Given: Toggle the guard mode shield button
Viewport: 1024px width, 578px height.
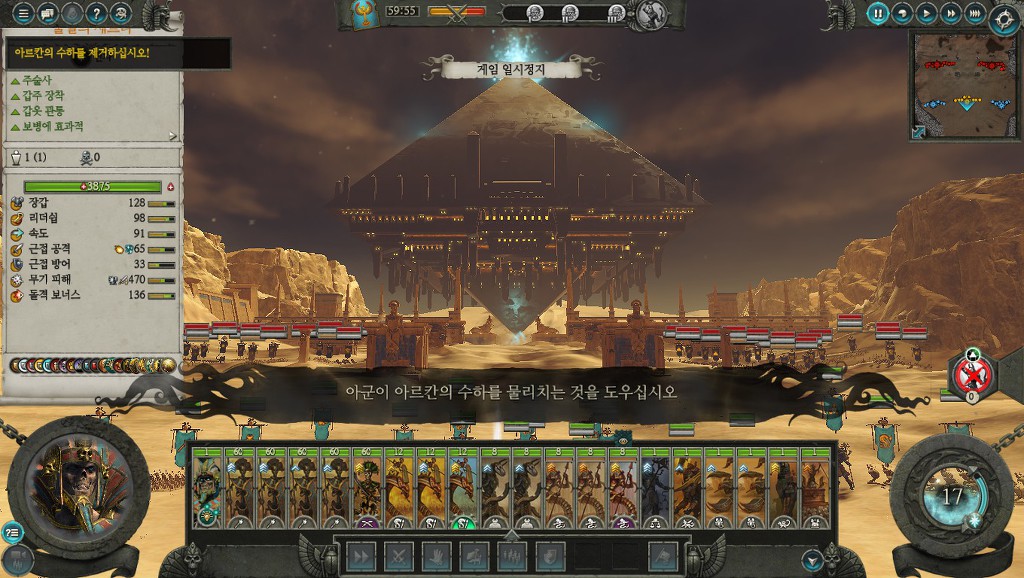Looking at the screenshot, I should click(x=551, y=556).
